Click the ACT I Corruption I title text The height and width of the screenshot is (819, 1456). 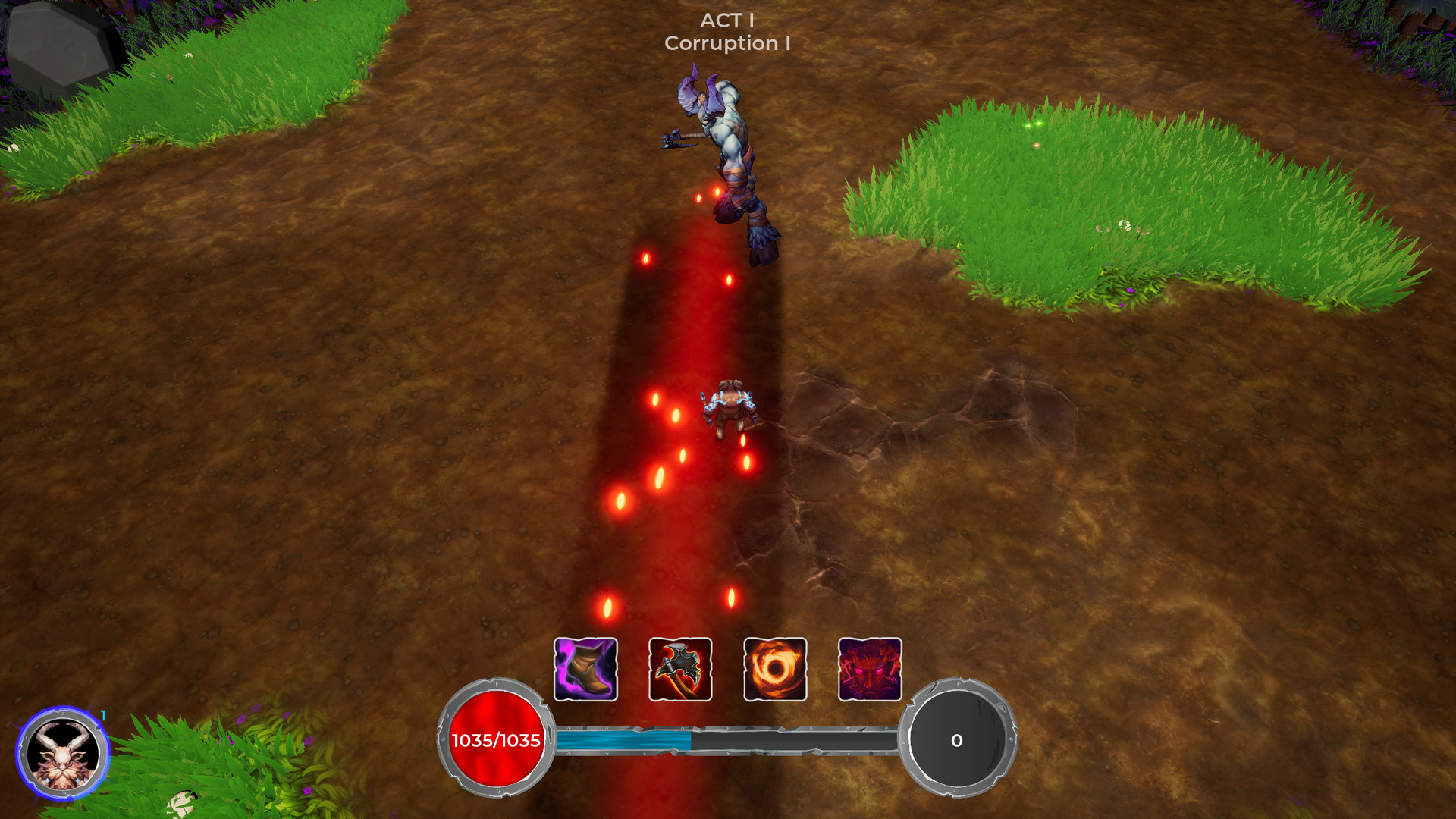[726, 33]
